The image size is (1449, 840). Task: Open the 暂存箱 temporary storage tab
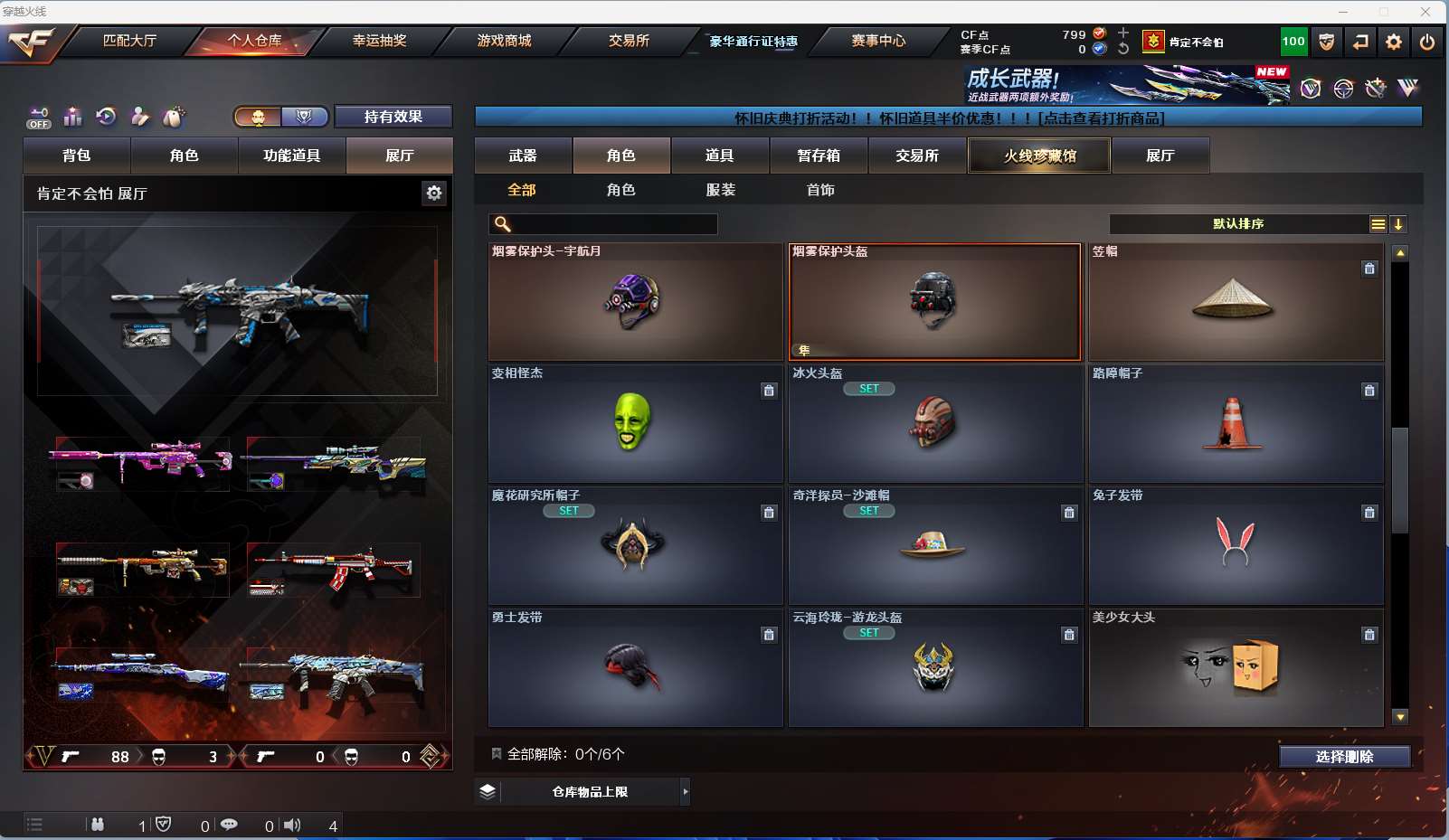pyautogui.click(x=819, y=156)
